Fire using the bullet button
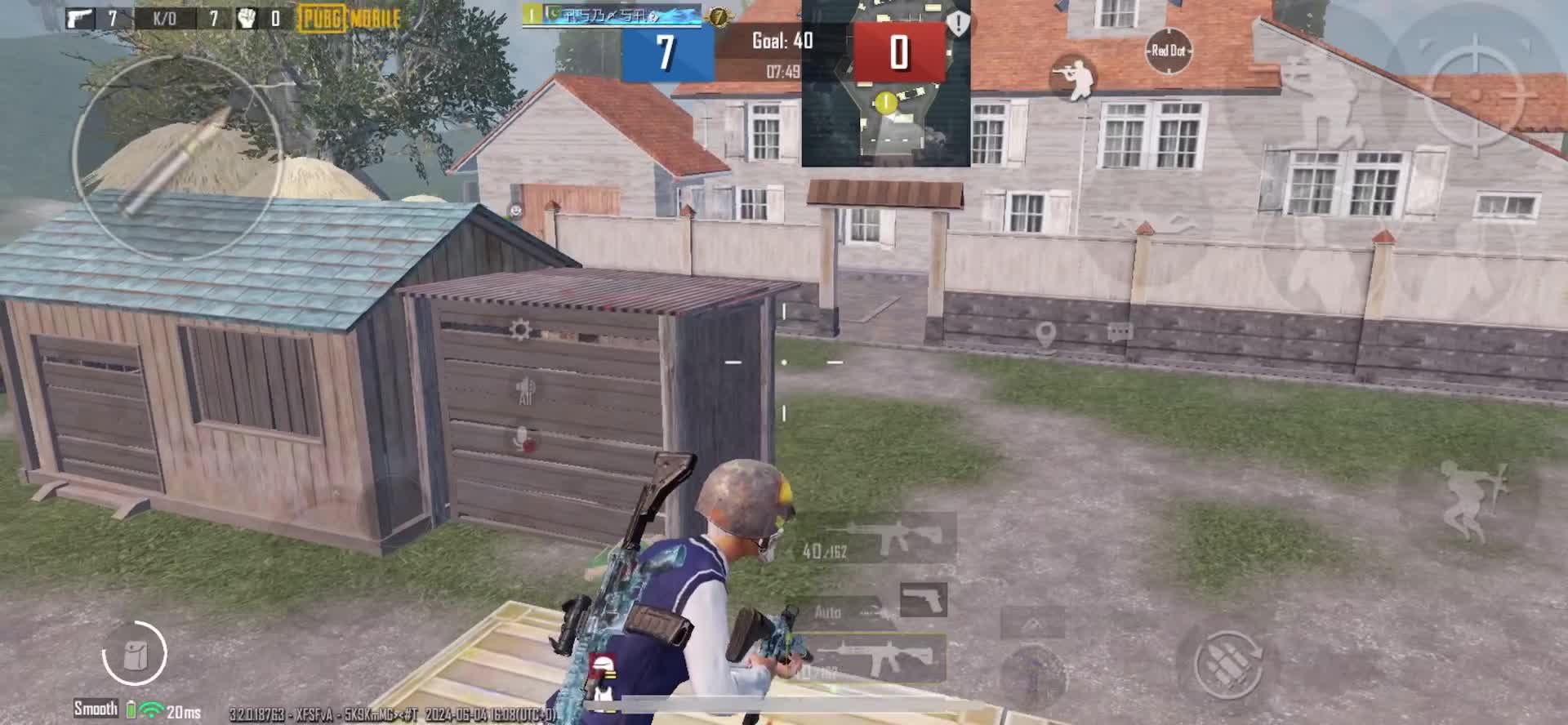This screenshot has width=1568, height=725. pyautogui.click(x=177, y=158)
